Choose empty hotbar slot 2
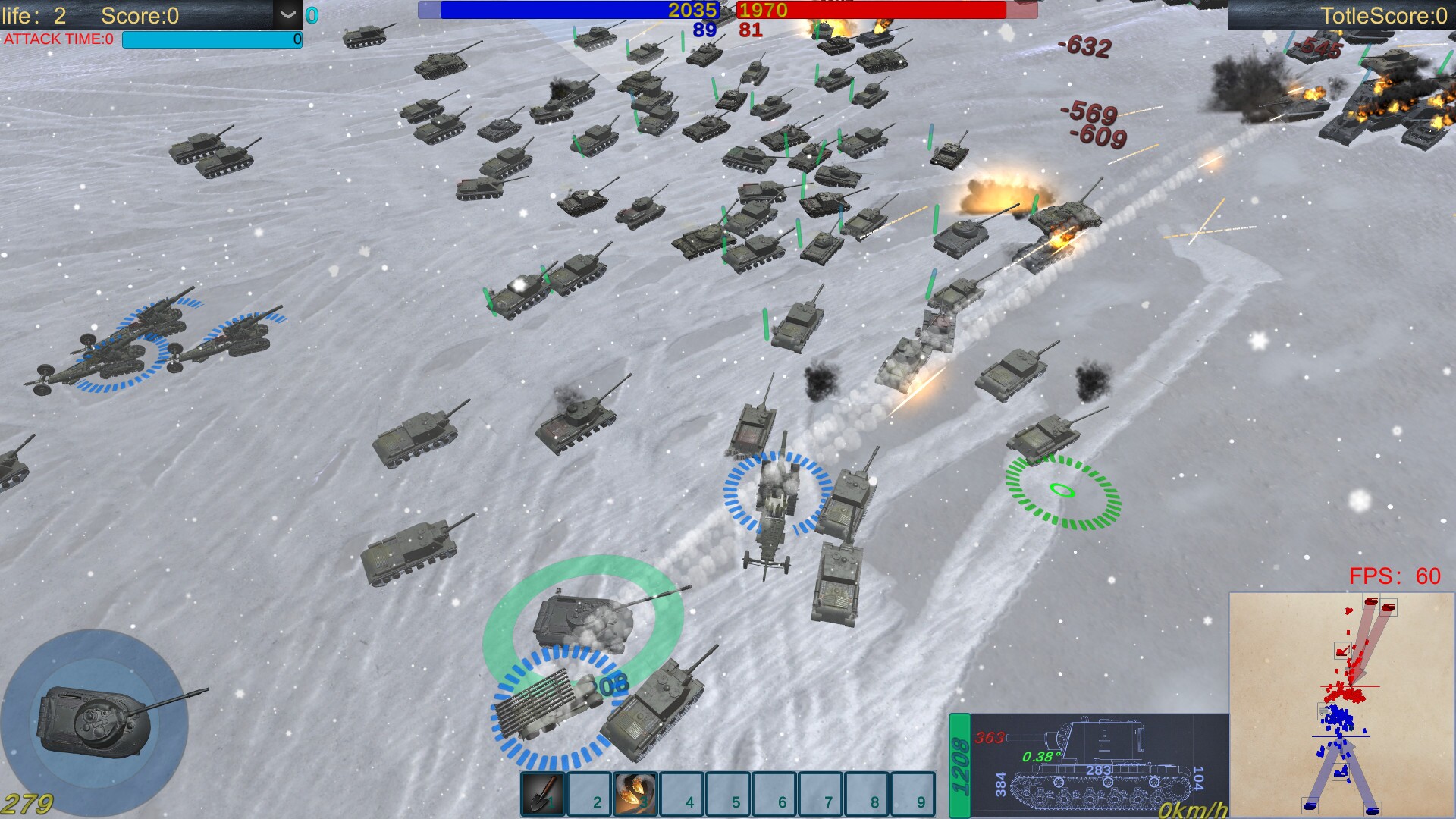This screenshot has width=1456, height=819. pyautogui.click(x=589, y=793)
